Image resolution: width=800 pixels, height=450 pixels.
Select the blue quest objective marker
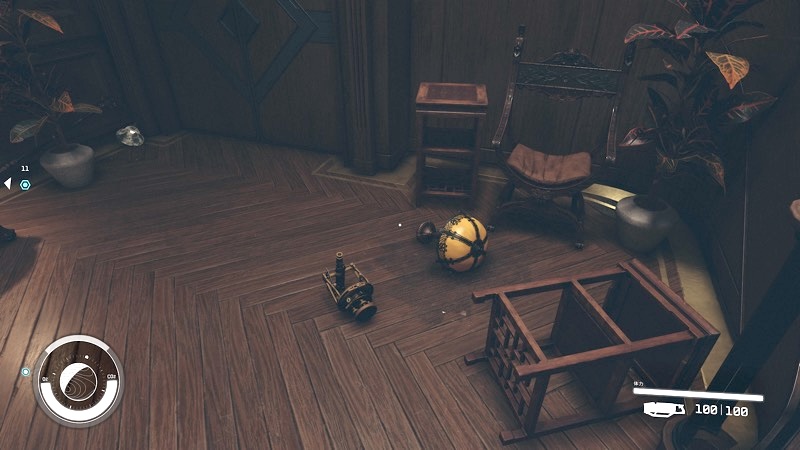pyautogui.click(x=25, y=184)
